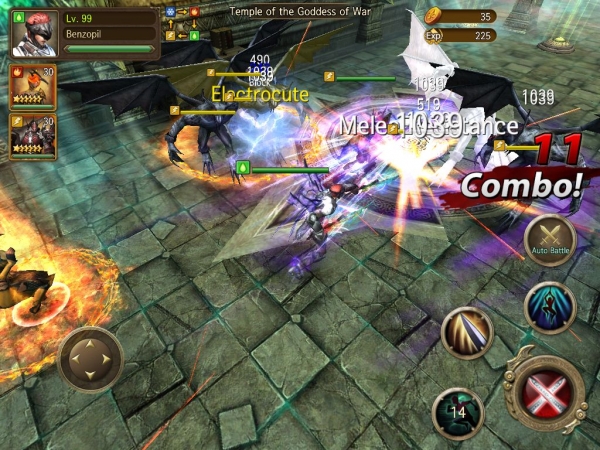Cast the golden blade slash skill
Image resolution: width=600 pixels, height=450 pixels.
[x=467, y=333]
